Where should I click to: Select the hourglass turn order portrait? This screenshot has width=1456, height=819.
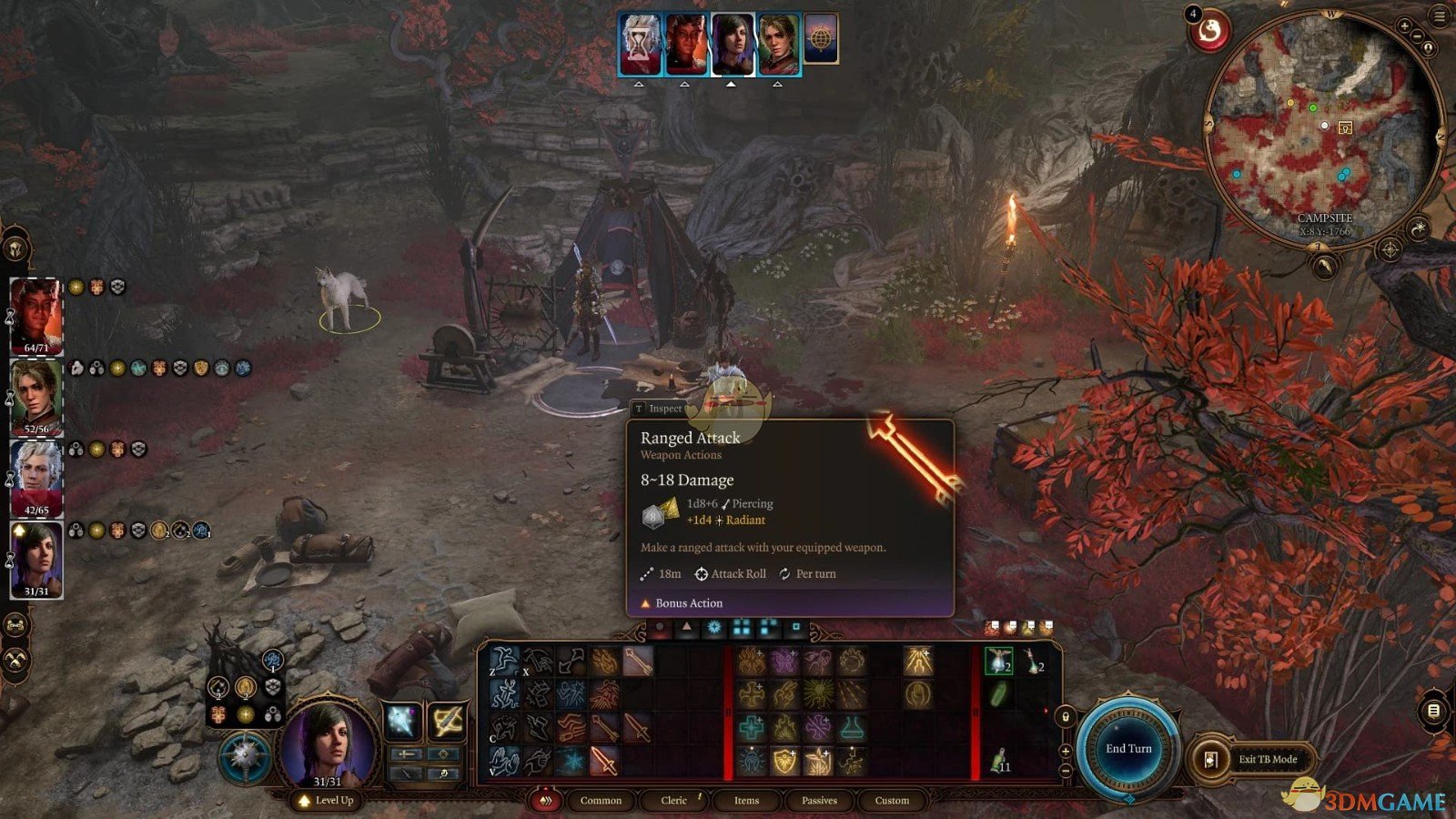[640, 43]
